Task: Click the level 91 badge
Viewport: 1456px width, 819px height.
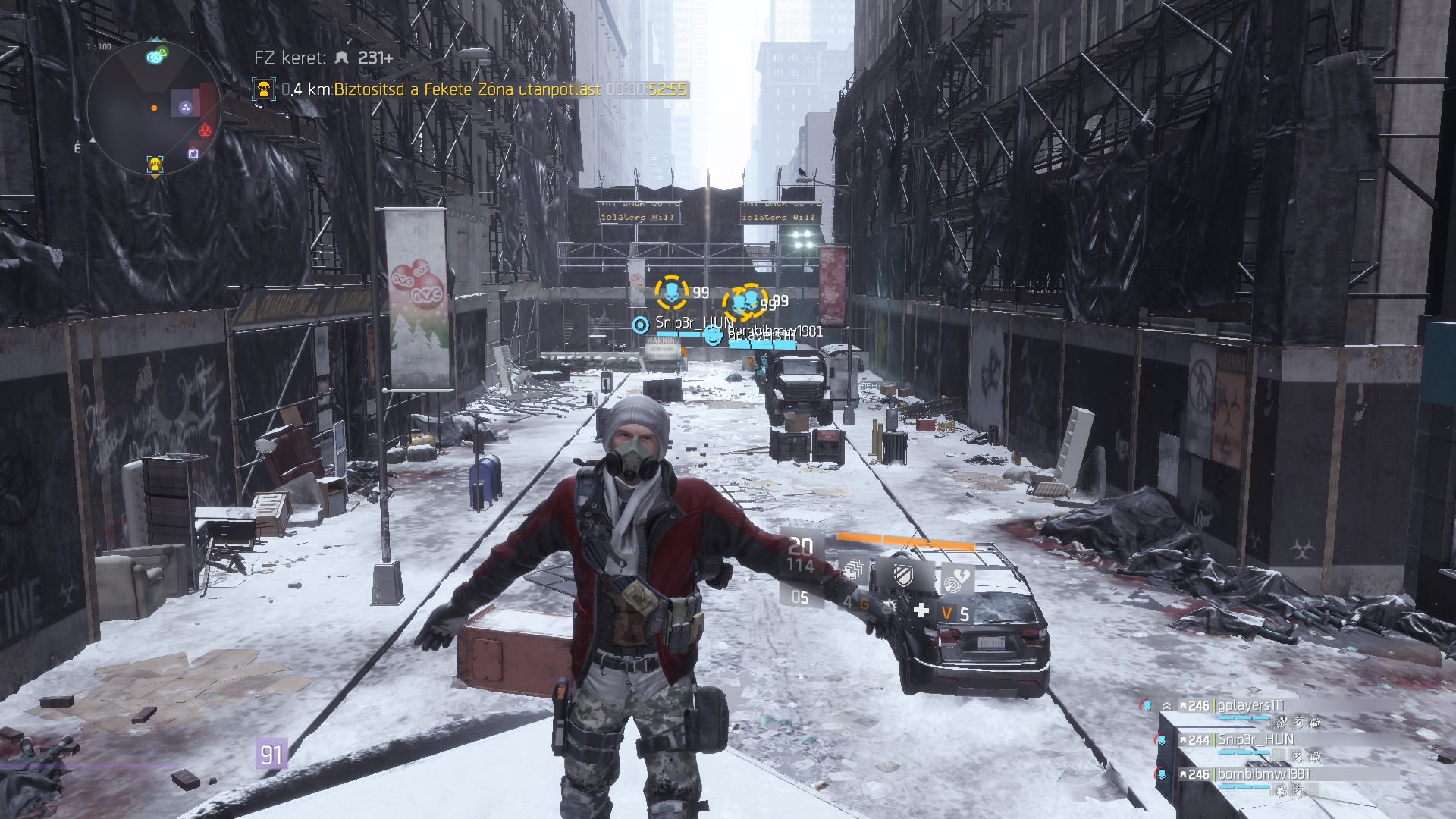Action: click(271, 755)
